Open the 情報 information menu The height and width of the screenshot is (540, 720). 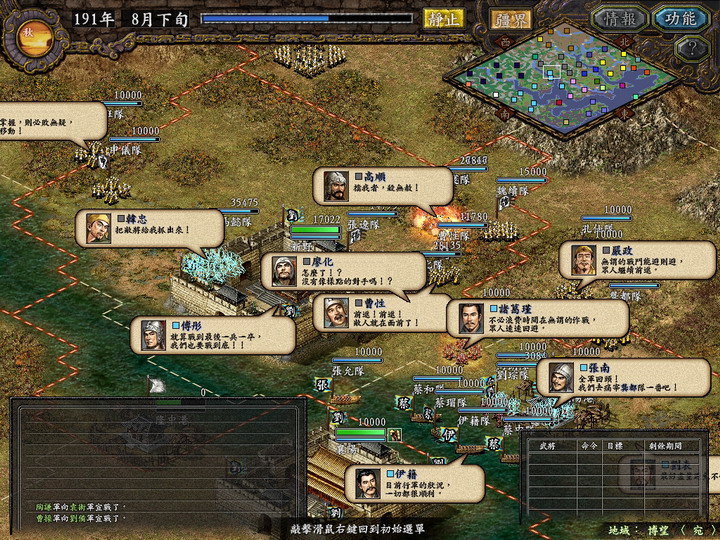click(619, 18)
